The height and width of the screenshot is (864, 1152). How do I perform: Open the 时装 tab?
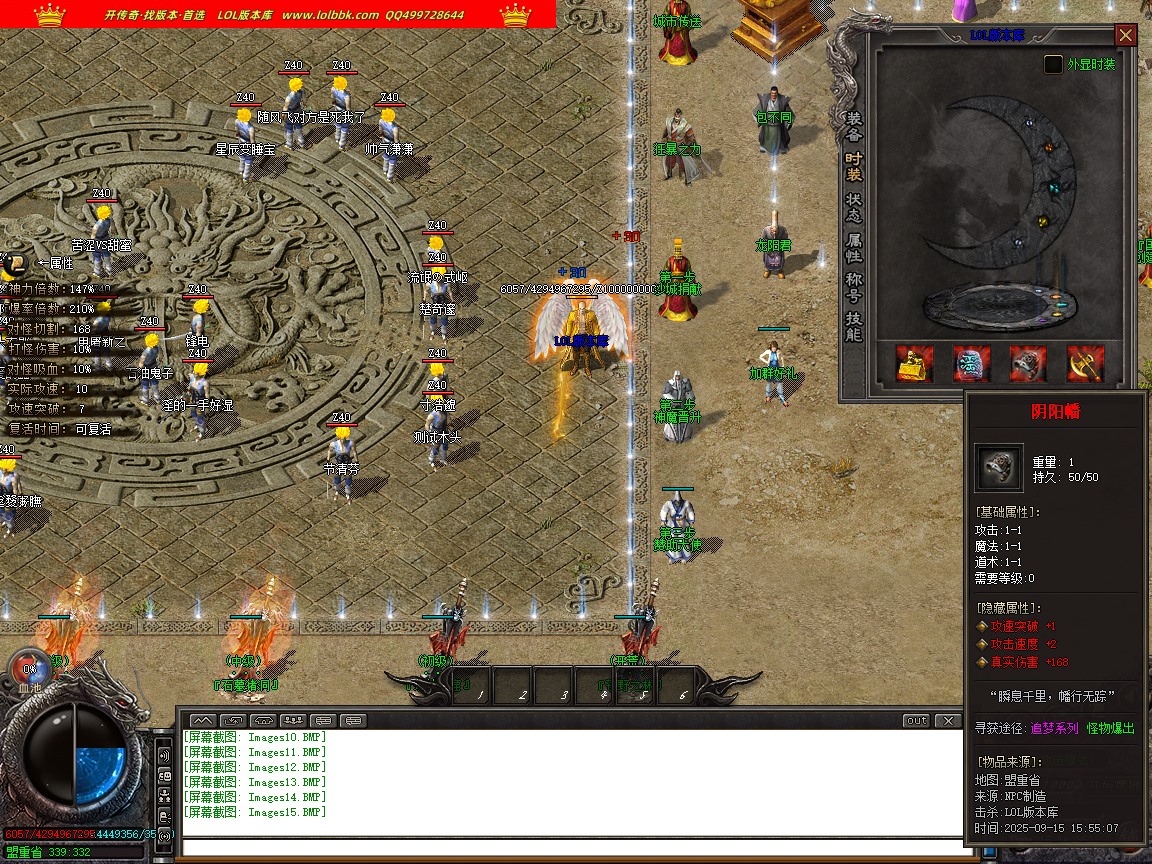tap(854, 167)
